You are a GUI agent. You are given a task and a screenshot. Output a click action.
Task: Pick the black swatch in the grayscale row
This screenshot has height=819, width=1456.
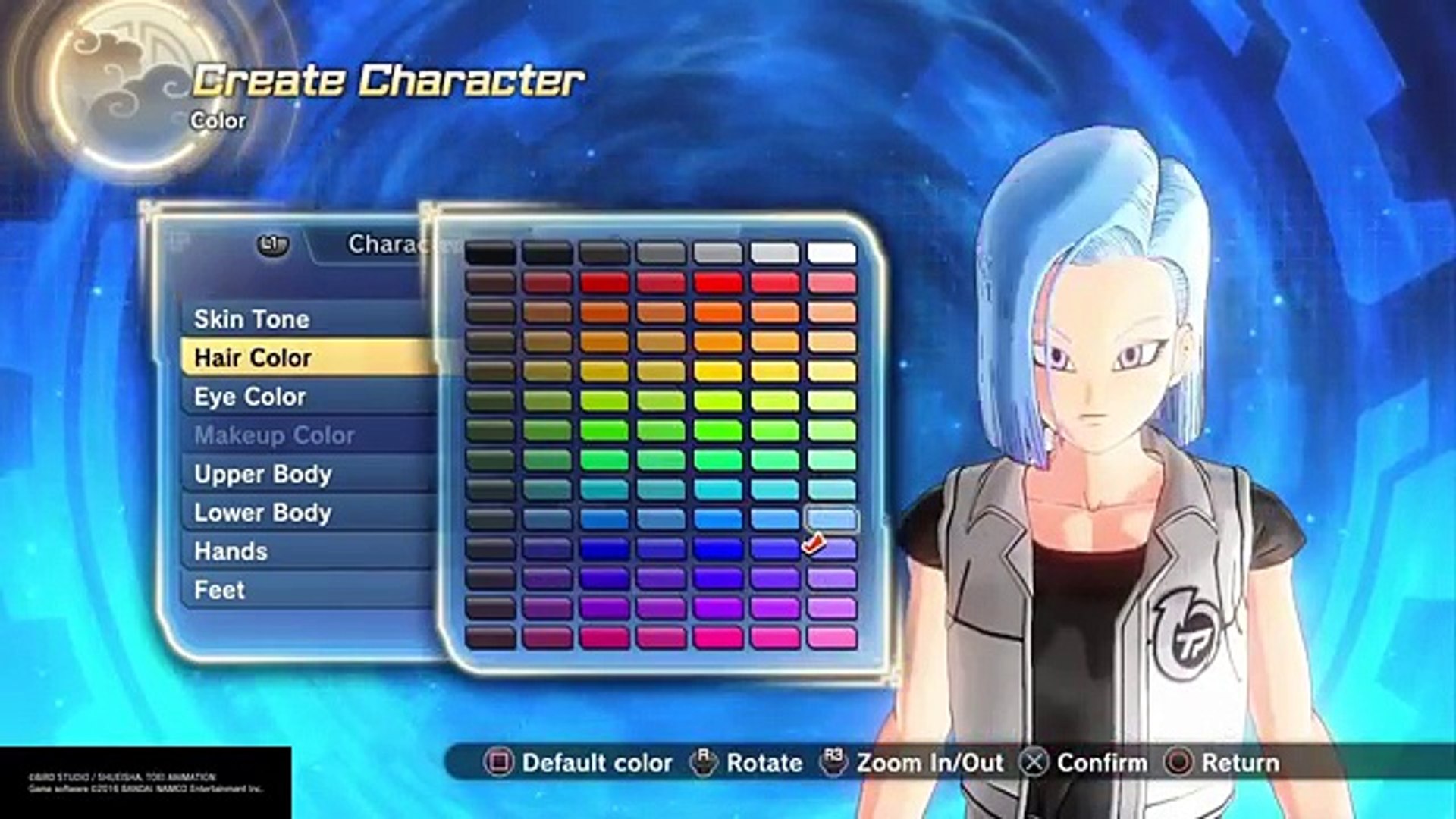[491, 253]
